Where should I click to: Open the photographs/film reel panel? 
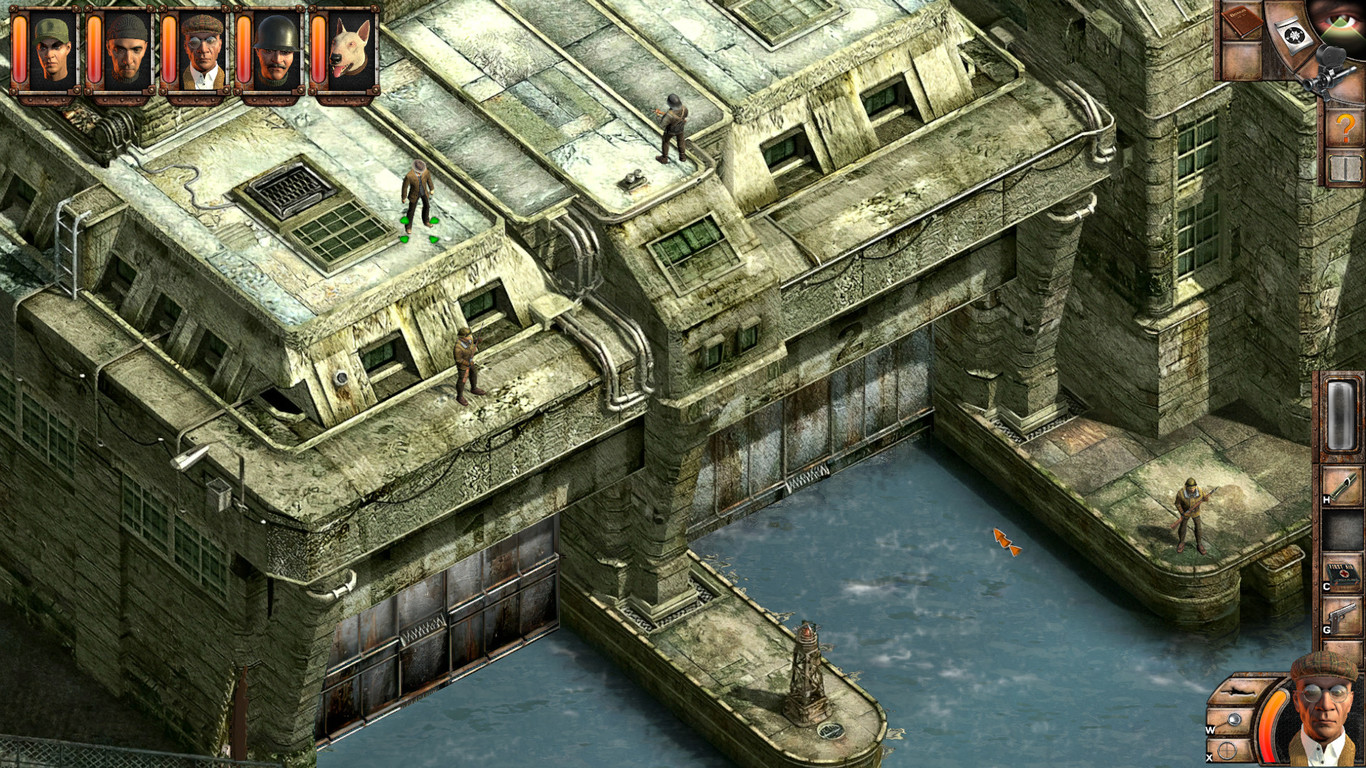coord(1295,35)
